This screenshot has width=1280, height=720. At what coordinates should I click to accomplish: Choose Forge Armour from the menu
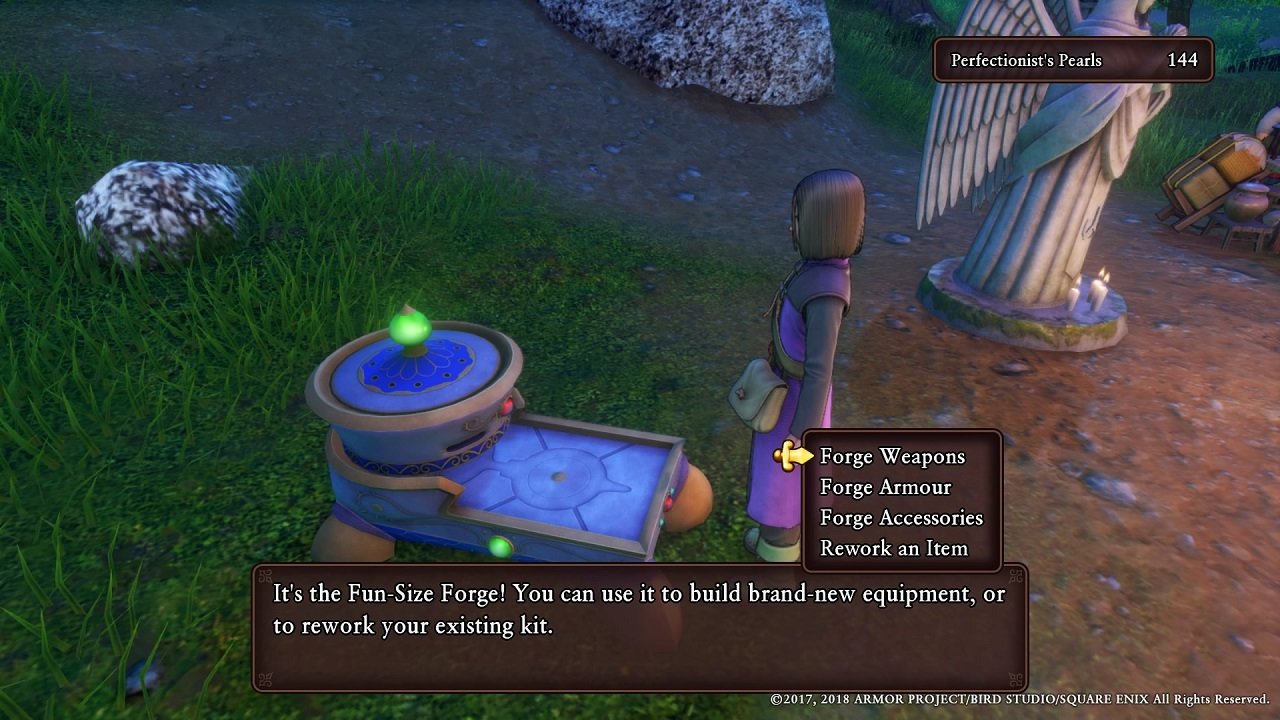pyautogui.click(x=885, y=488)
